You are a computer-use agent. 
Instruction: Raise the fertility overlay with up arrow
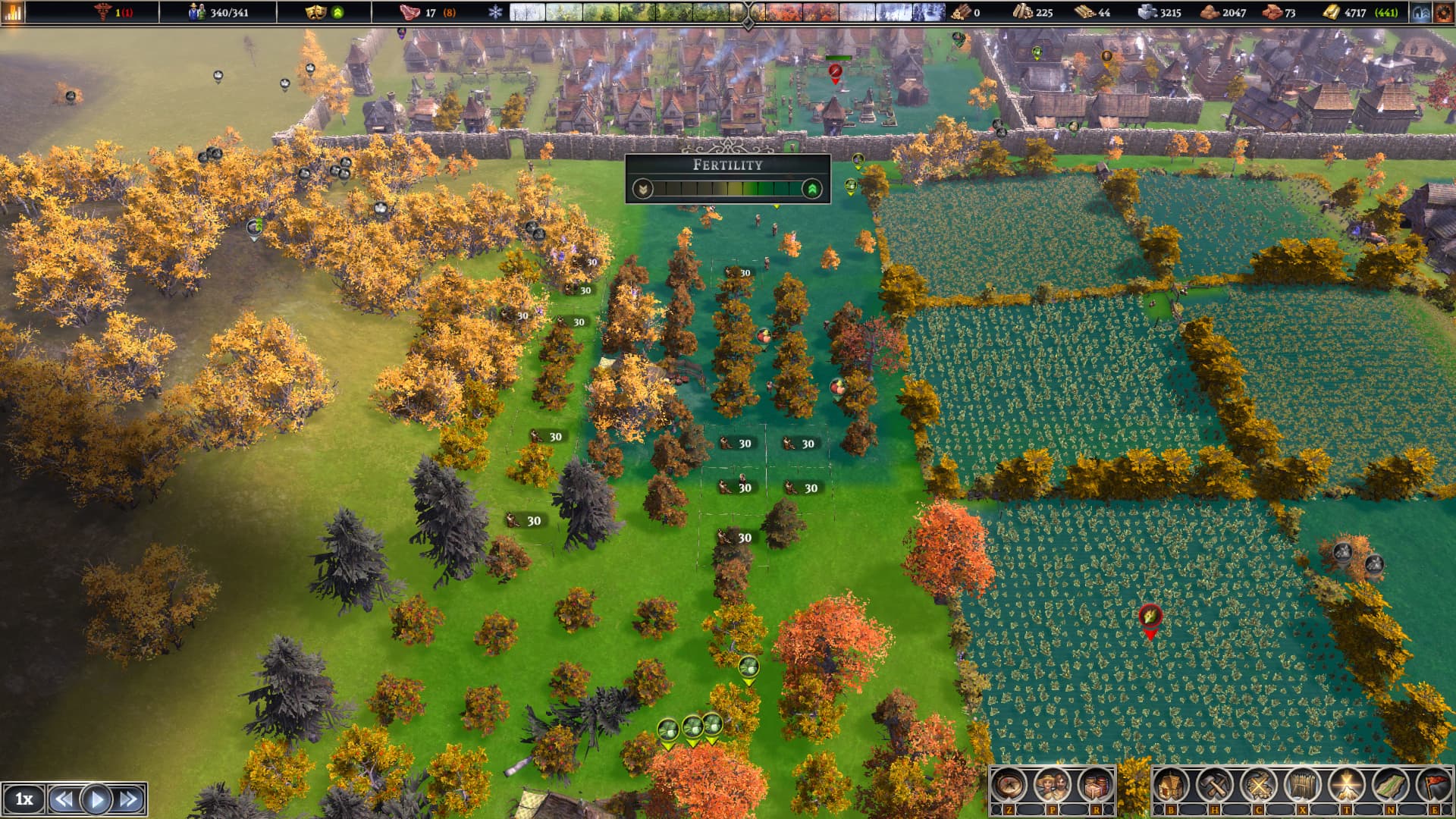(x=812, y=189)
